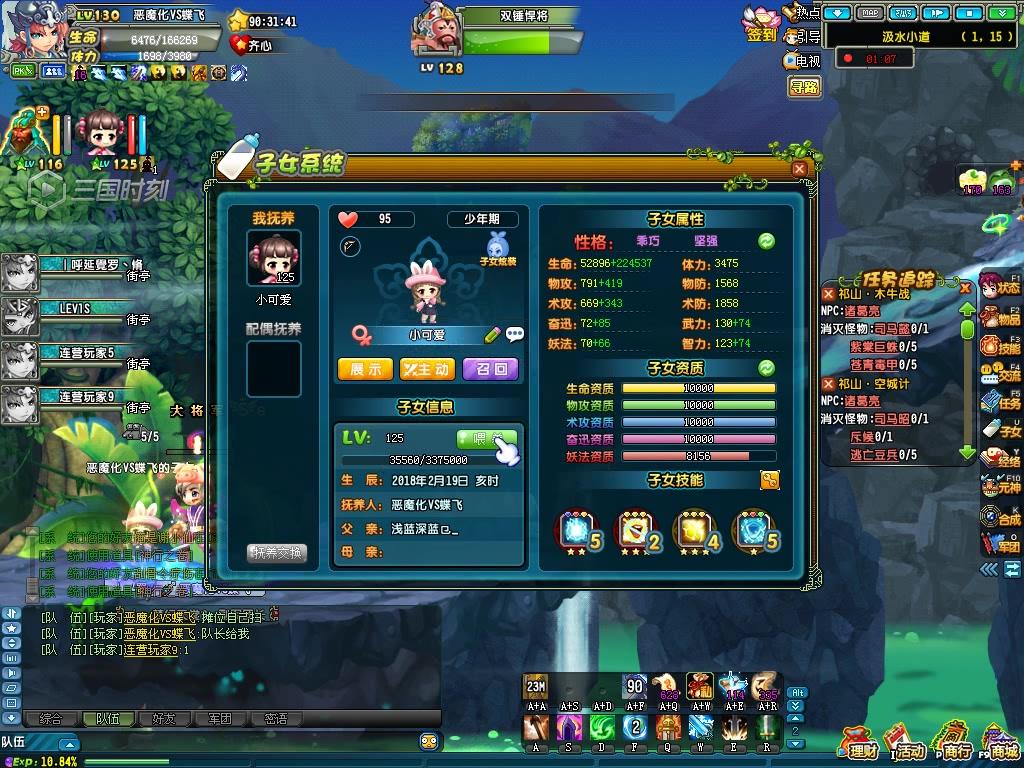Close the 子女系统 window
The image size is (1024, 768).
click(x=799, y=169)
